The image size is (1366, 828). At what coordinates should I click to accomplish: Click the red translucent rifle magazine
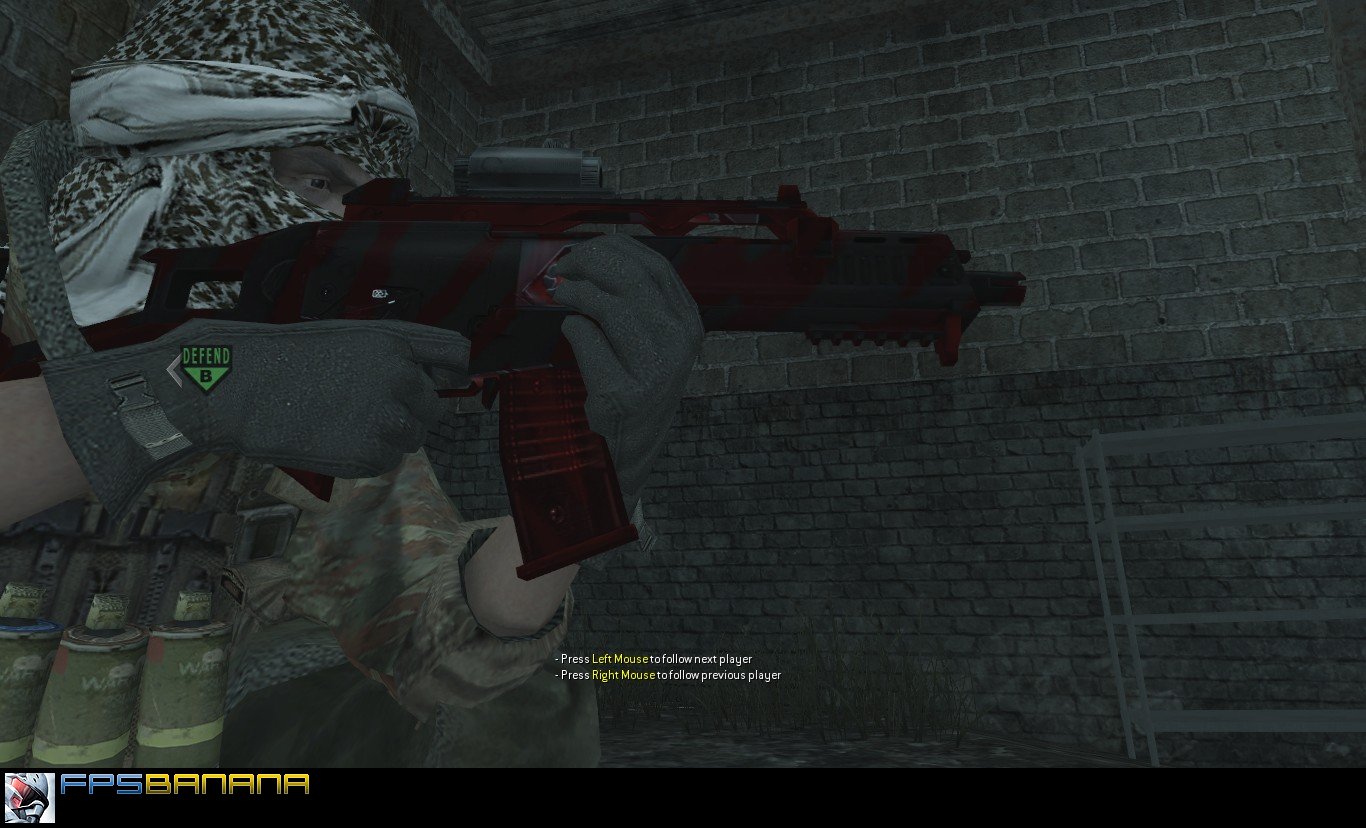(555, 470)
